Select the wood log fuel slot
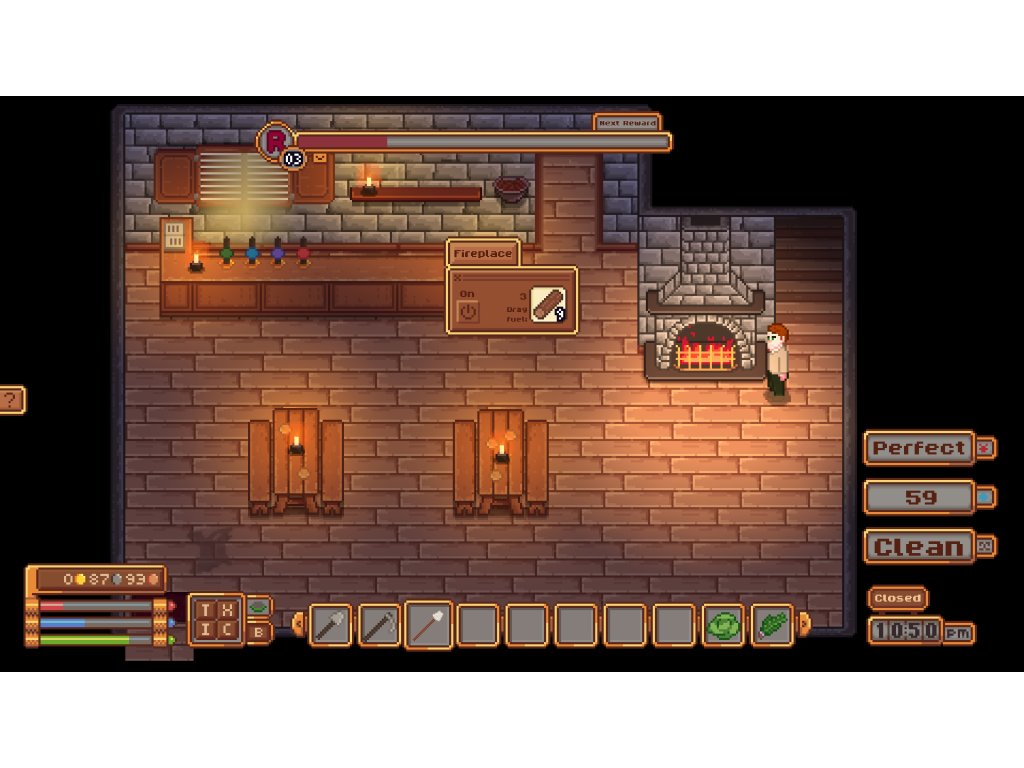 (x=548, y=304)
